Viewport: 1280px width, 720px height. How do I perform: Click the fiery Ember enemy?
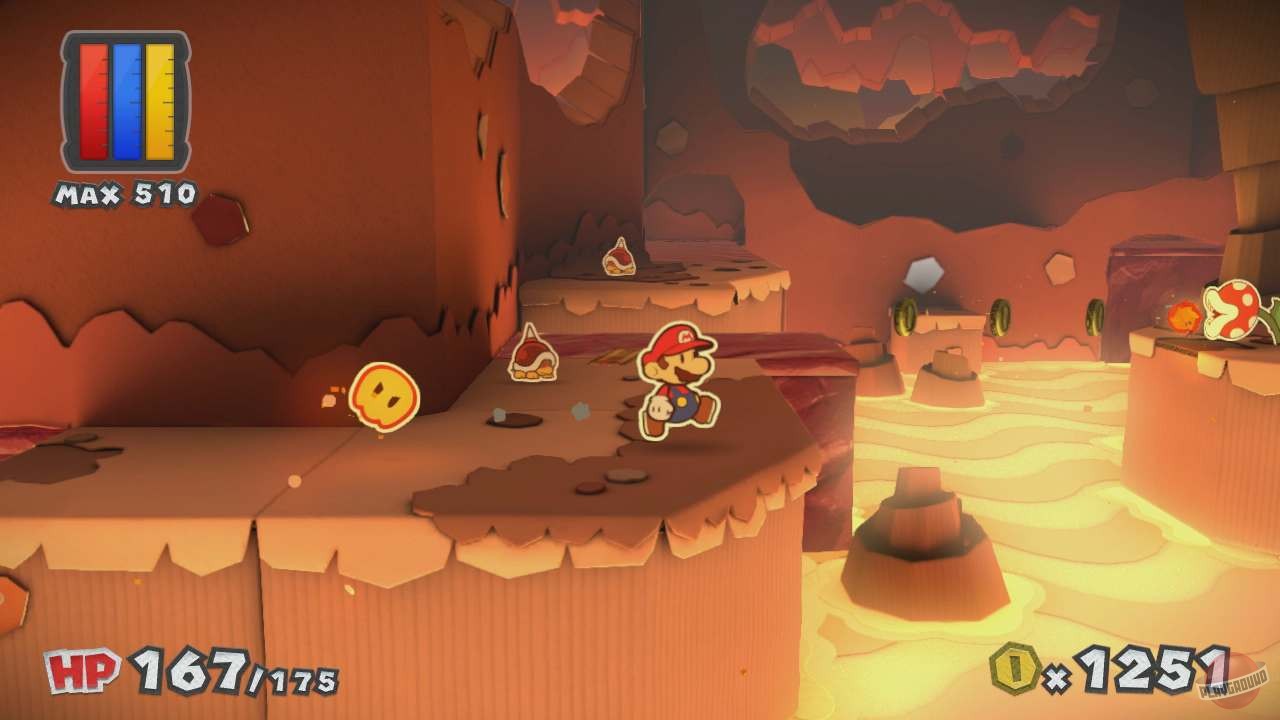click(1185, 317)
